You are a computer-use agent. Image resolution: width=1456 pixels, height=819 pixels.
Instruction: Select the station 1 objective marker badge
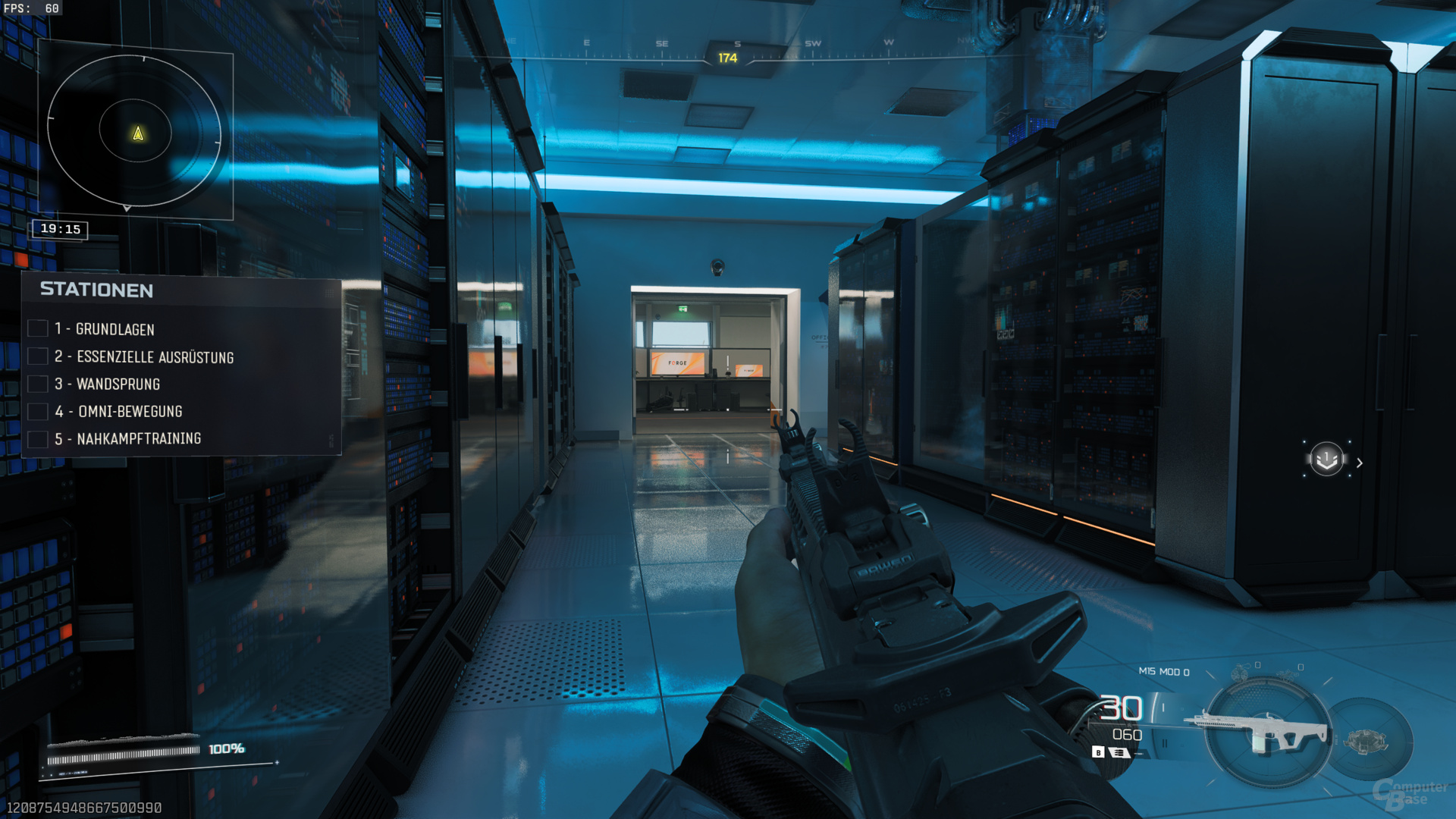click(x=1326, y=460)
